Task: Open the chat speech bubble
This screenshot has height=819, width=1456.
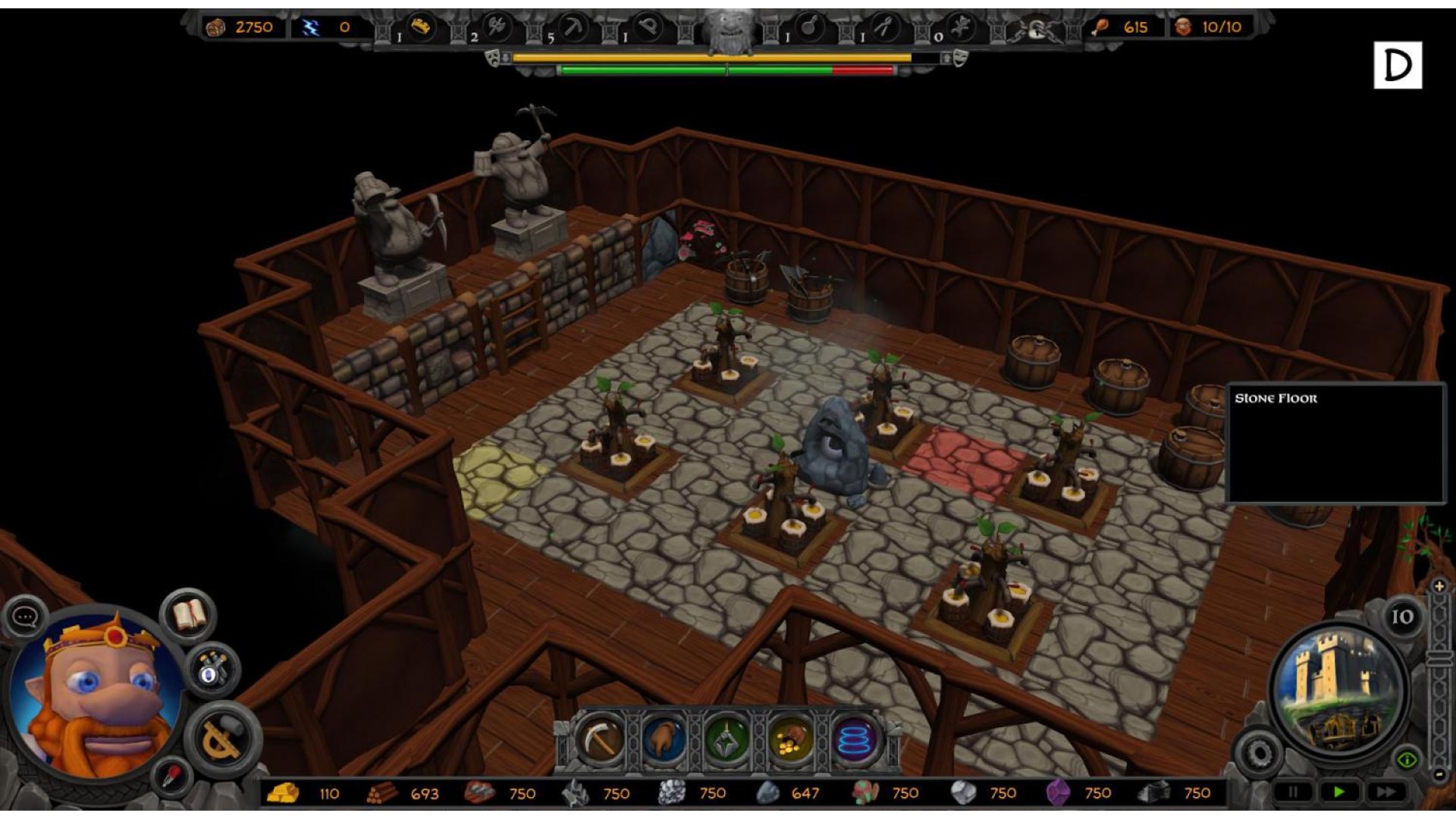Action: (25, 617)
